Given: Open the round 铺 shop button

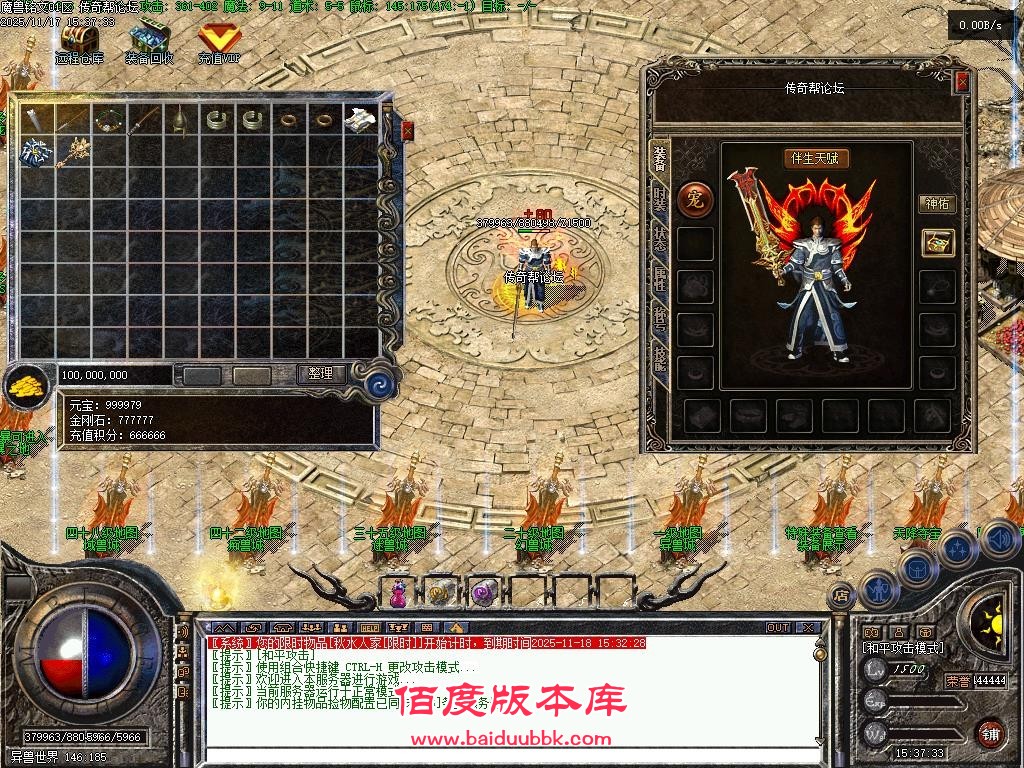Looking at the screenshot, I should click(x=990, y=733).
